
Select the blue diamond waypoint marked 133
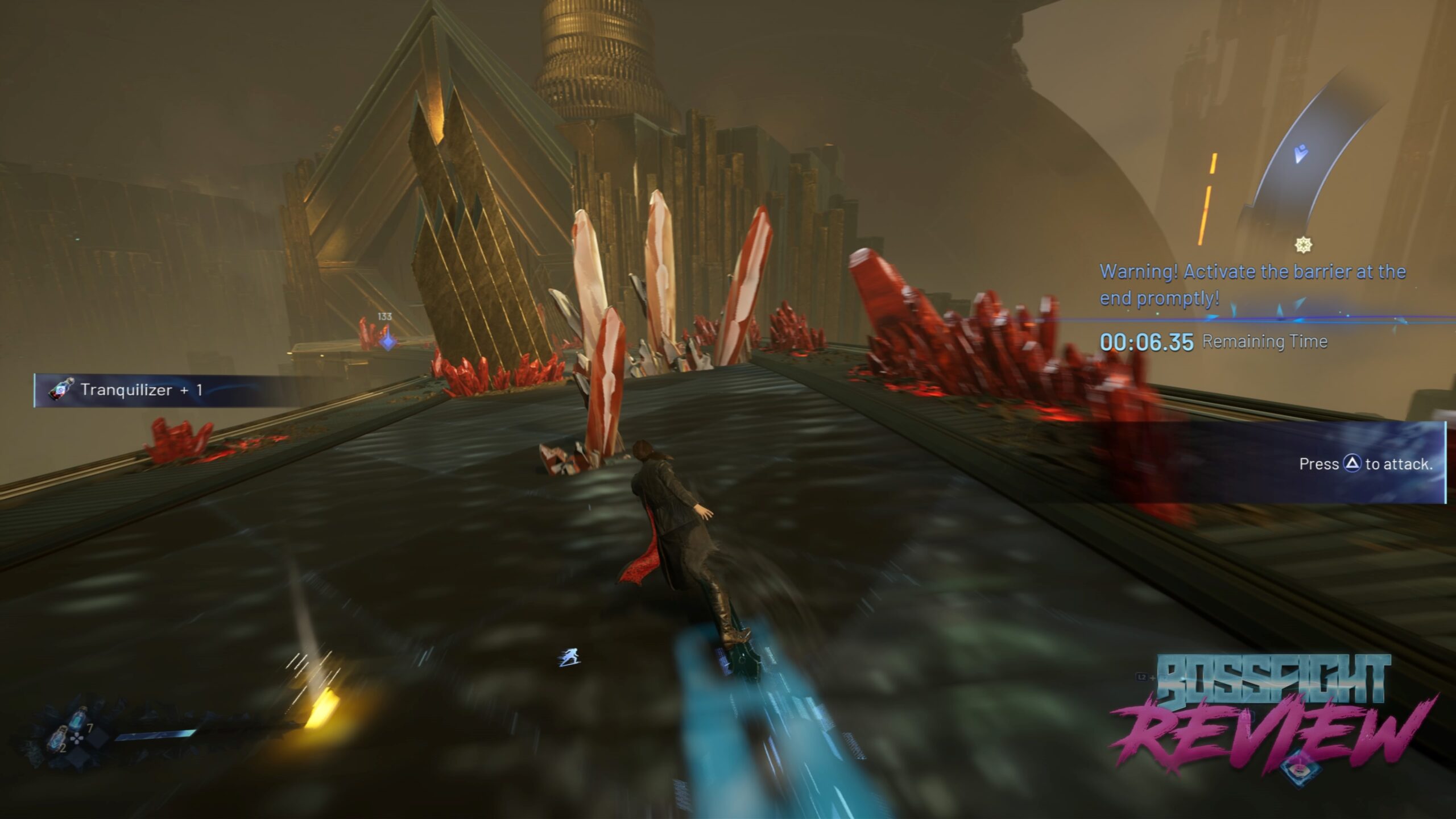coord(388,341)
